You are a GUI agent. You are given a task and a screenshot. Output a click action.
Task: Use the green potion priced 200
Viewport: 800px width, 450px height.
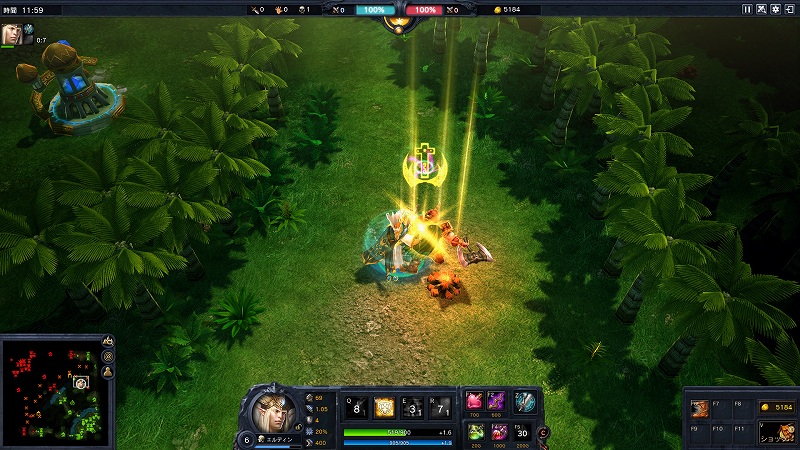(474, 432)
